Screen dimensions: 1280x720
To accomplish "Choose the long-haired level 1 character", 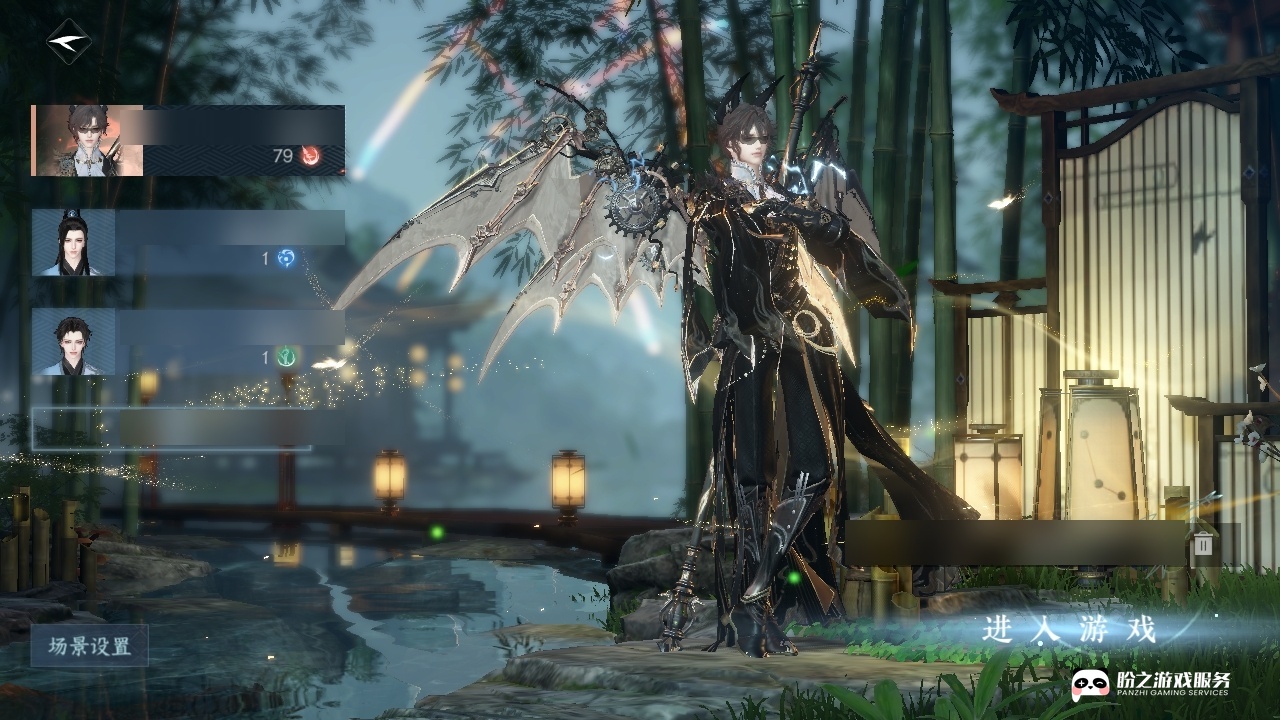I will click(187, 243).
